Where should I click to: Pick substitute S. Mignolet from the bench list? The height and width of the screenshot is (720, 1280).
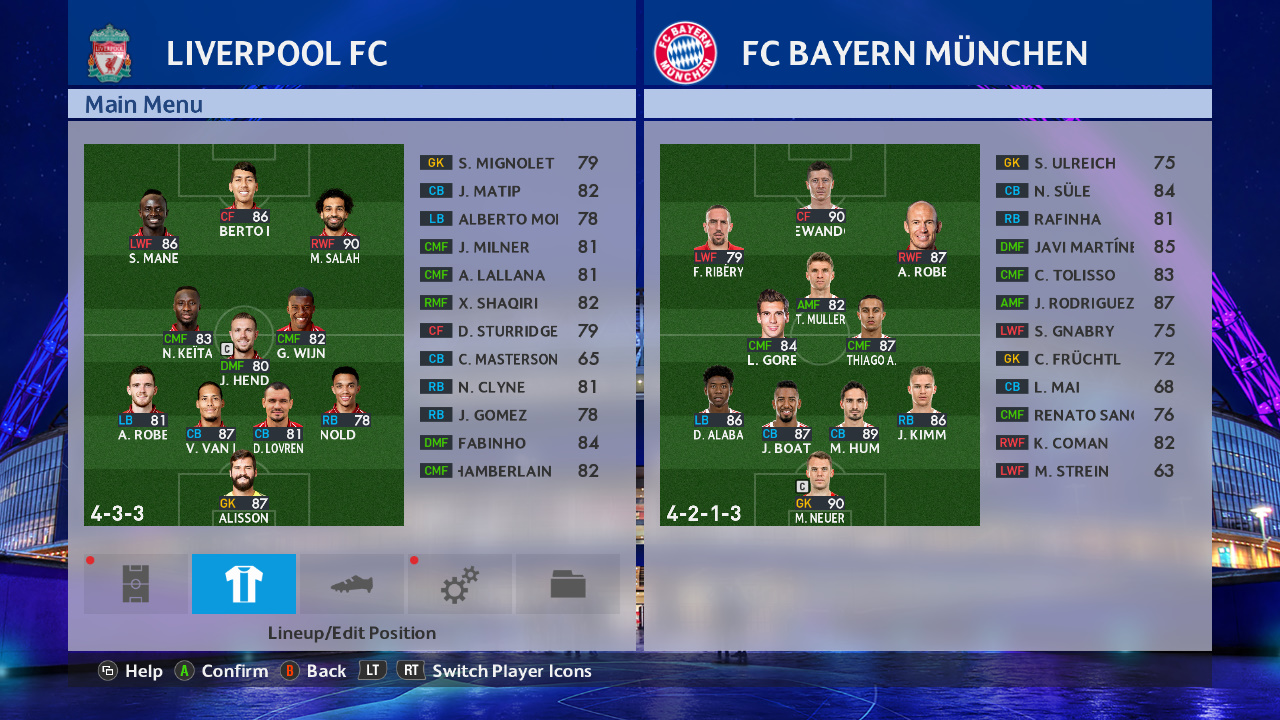point(506,163)
